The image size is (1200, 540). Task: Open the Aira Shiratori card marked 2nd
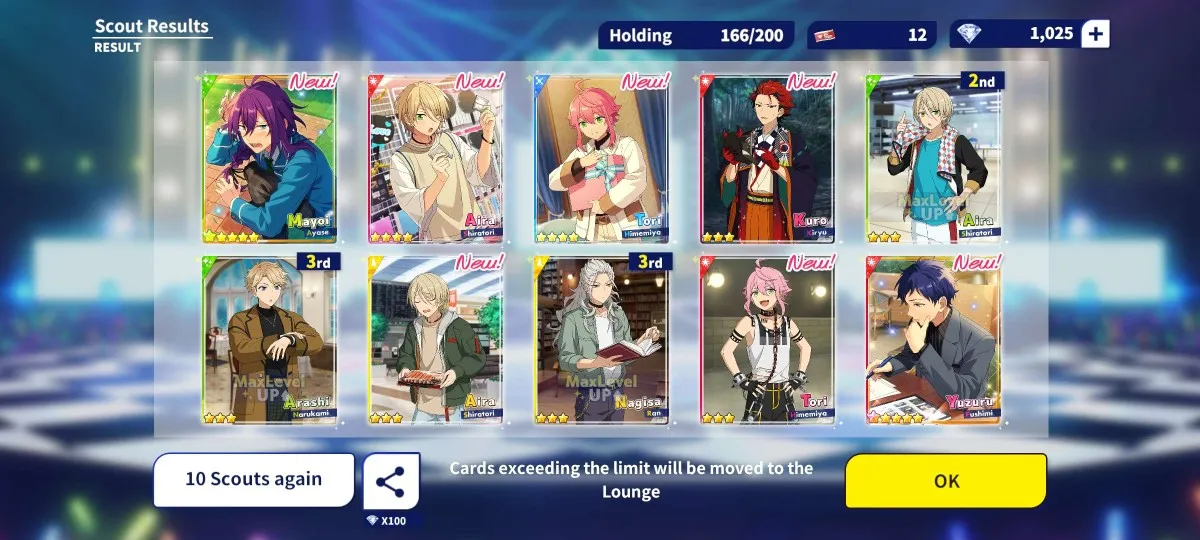934,158
